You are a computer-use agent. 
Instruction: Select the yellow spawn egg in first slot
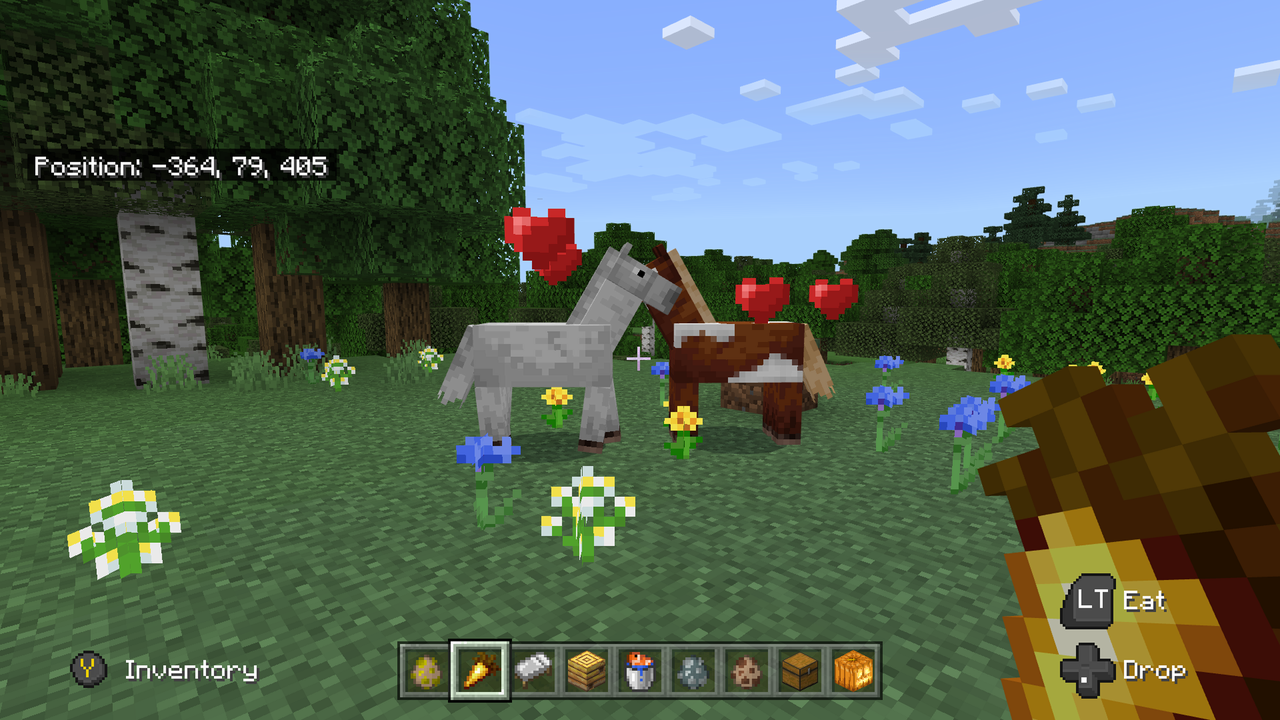424,670
